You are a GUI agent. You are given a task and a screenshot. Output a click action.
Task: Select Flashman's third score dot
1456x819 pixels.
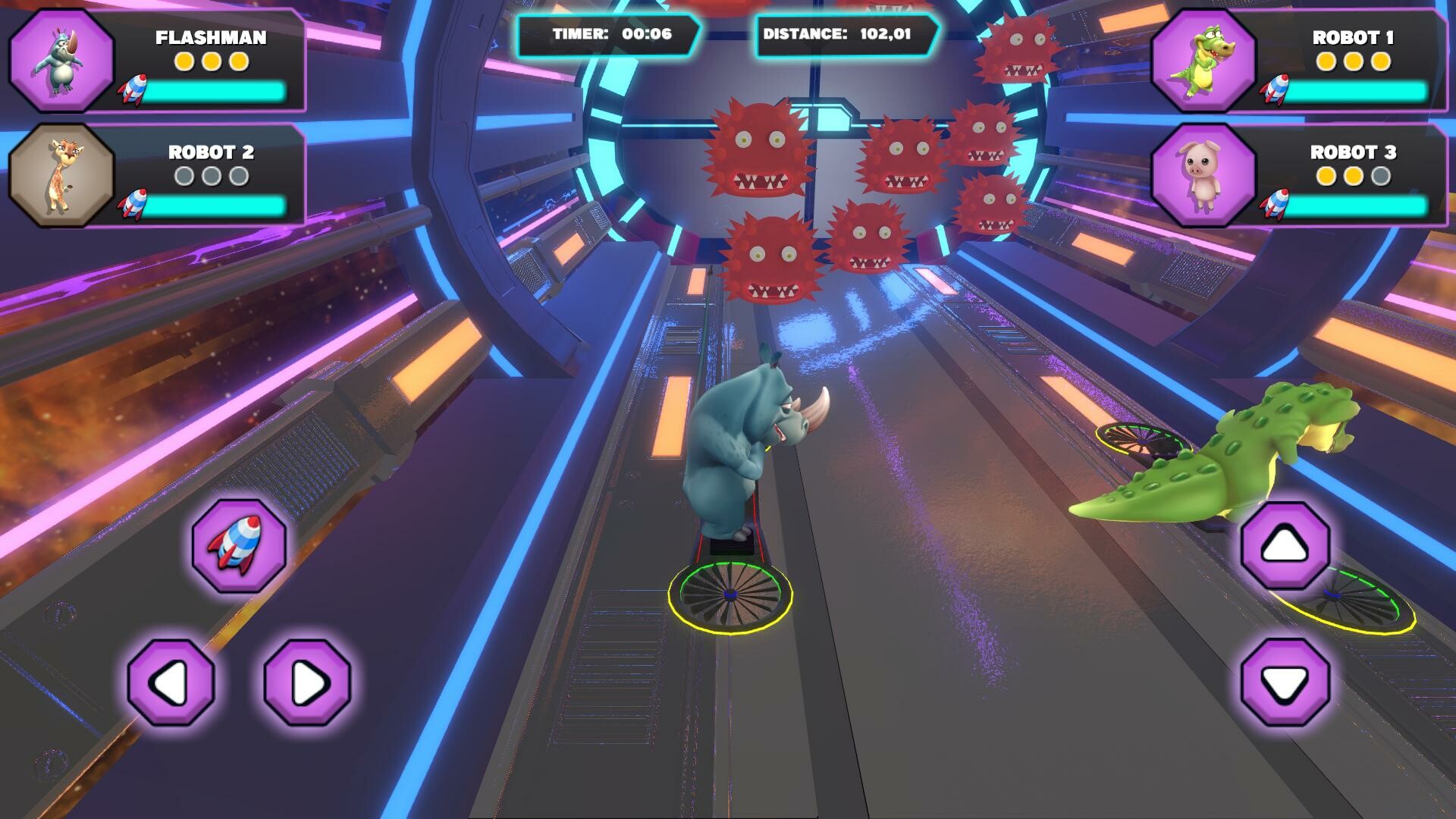(x=238, y=62)
